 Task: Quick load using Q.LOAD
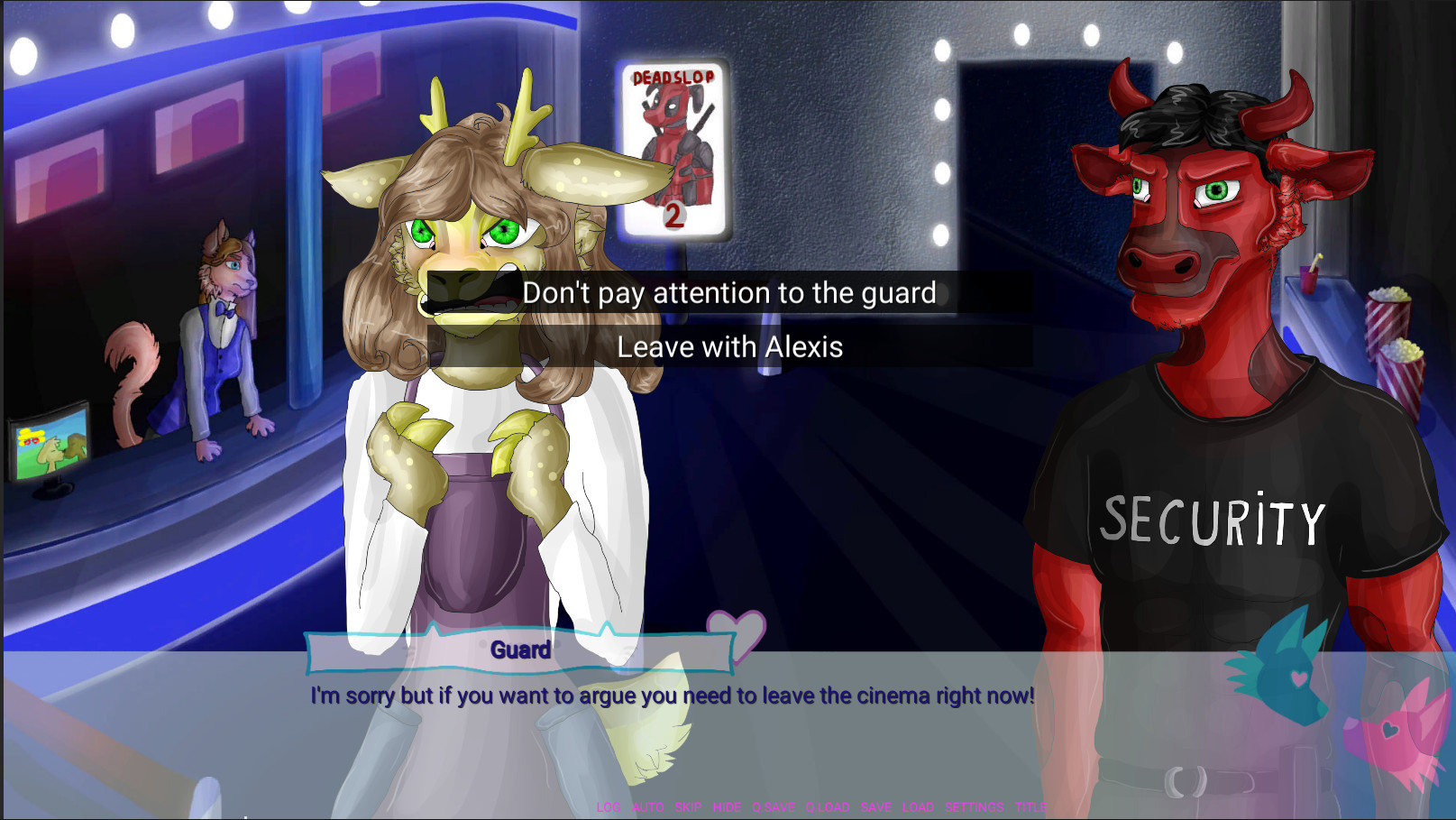(827, 807)
